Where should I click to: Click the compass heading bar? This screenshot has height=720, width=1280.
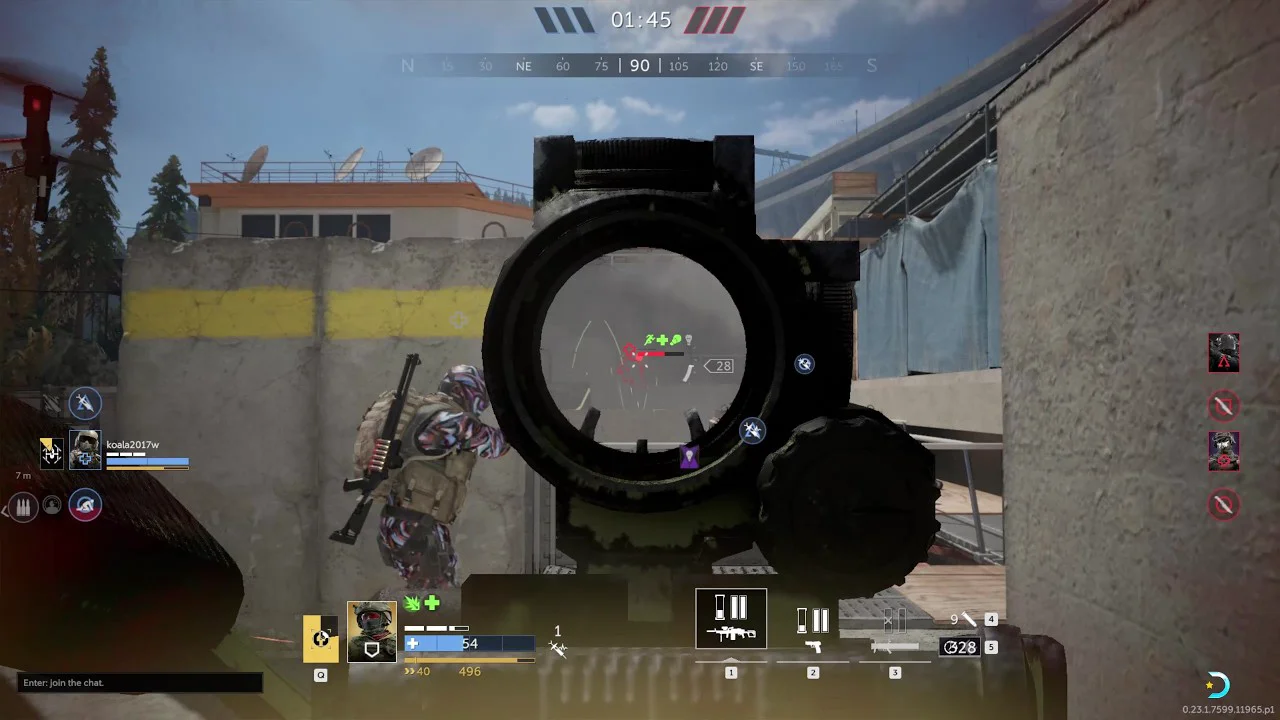[x=639, y=66]
